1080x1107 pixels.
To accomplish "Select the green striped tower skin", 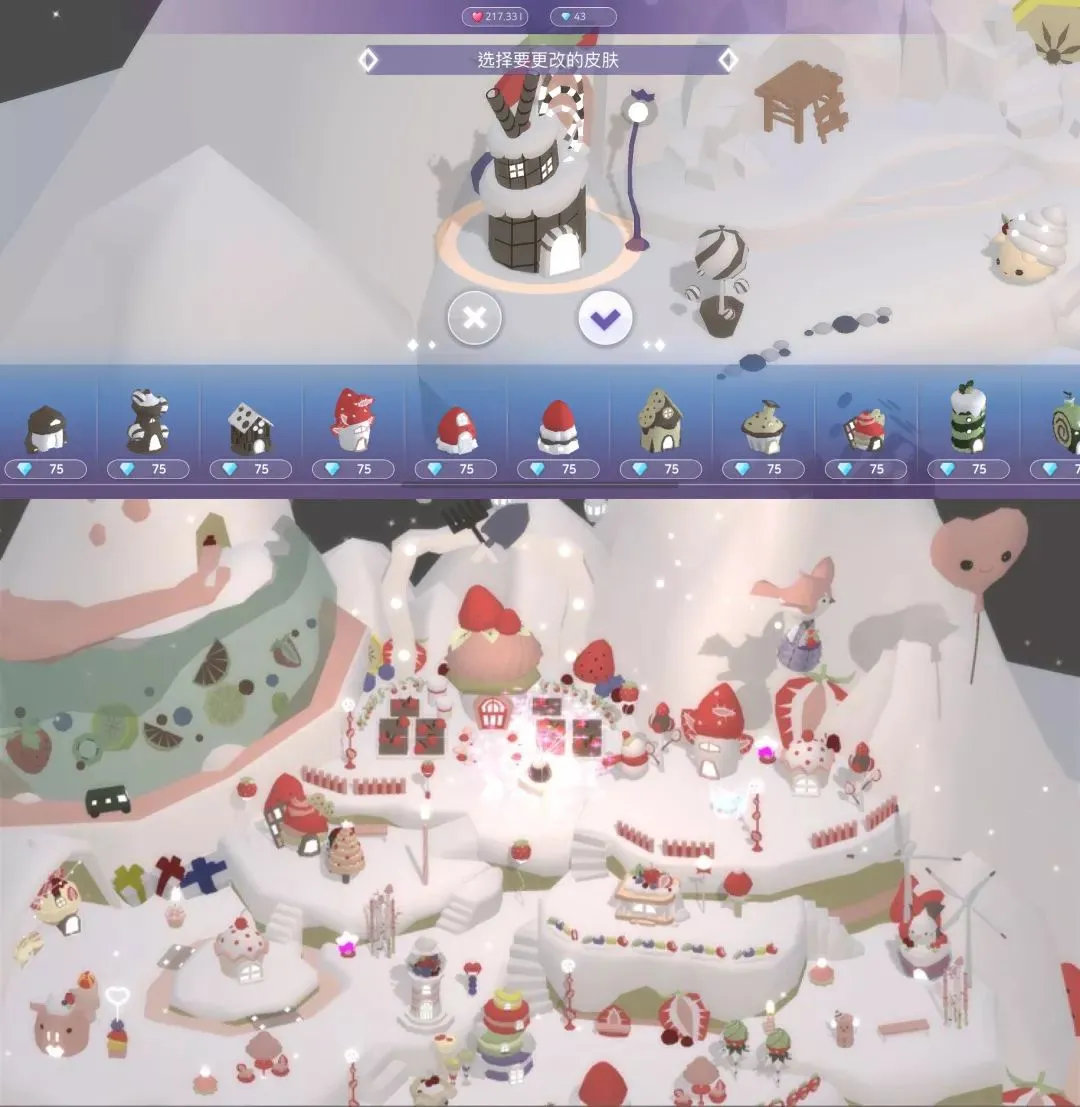I will coord(968,419).
